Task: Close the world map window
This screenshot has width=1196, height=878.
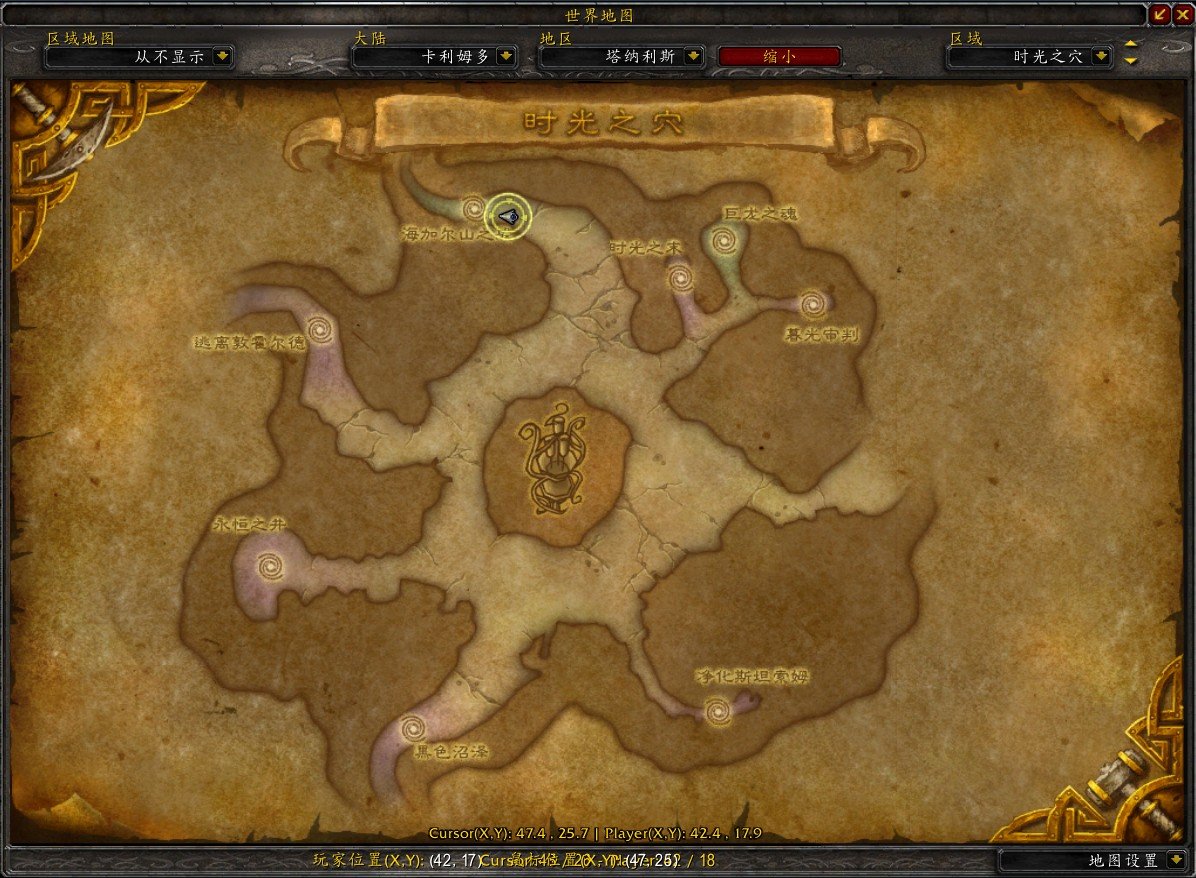Action: 1183,15
